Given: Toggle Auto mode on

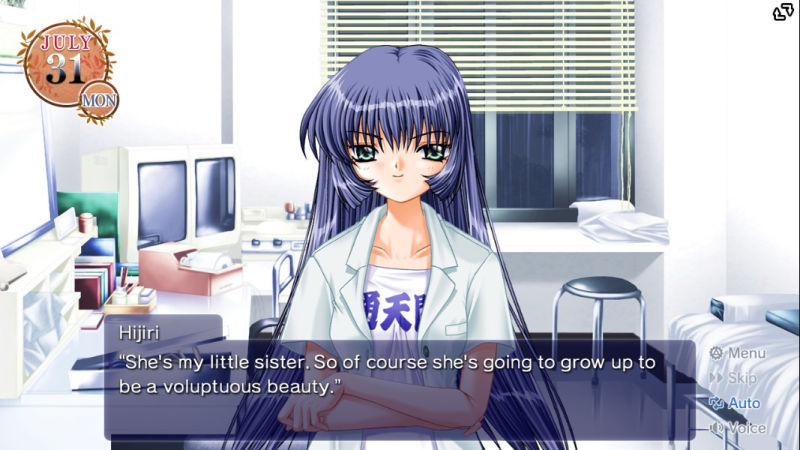Looking at the screenshot, I should 735,403.
